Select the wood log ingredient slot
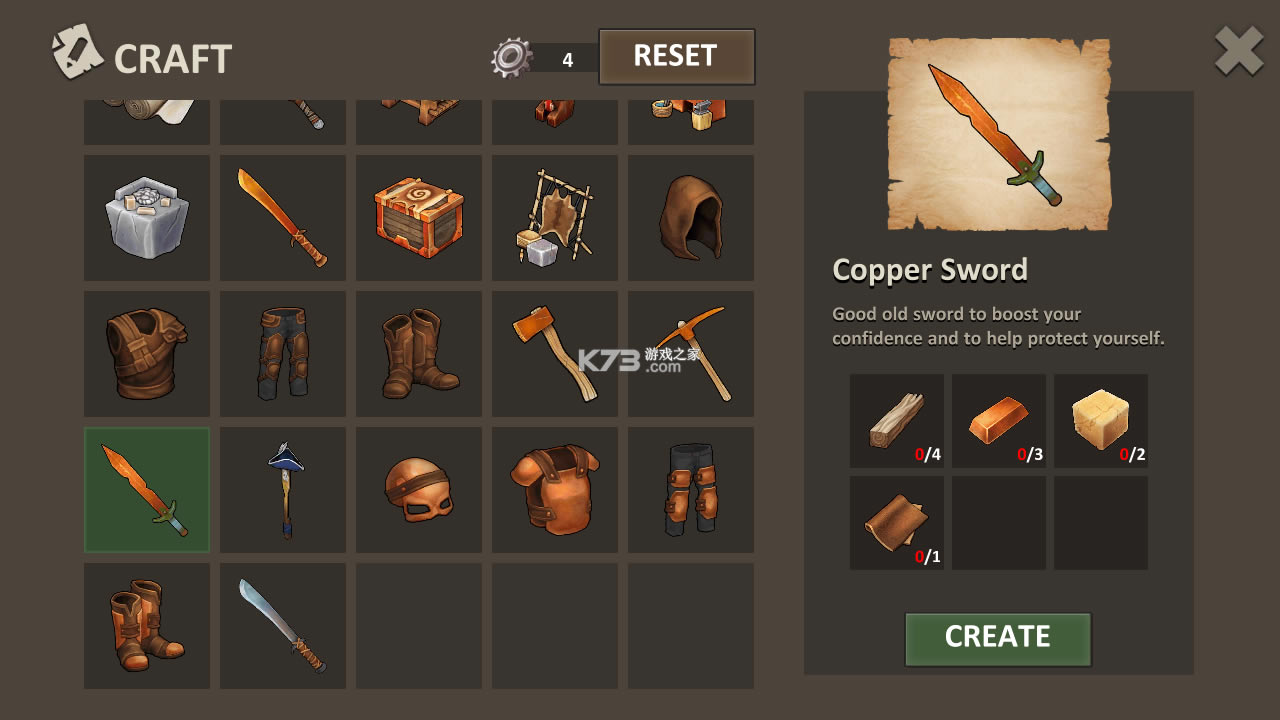Image resolution: width=1280 pixels, height=720 pixels. point(897,421)
